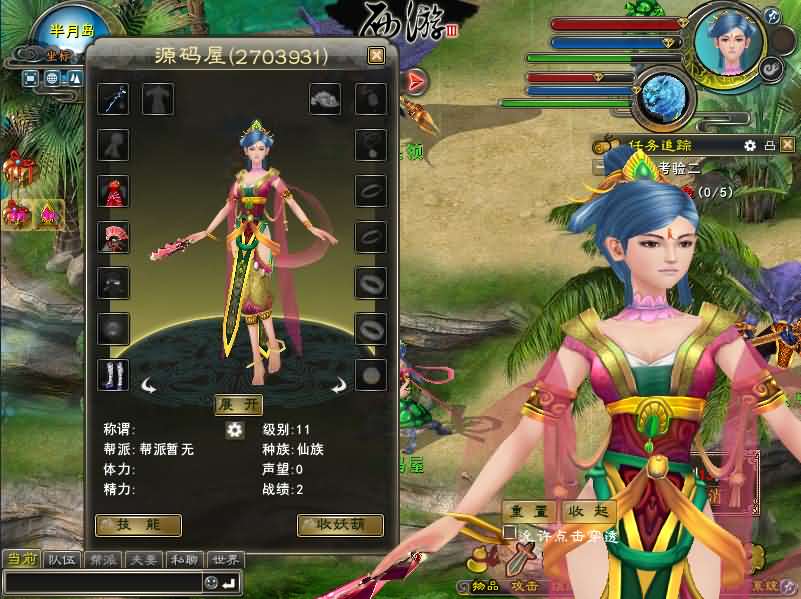The height and width of the screenshot is (599, 801).
Task: Click the 重置 reset button
Action: click(528, 511)
